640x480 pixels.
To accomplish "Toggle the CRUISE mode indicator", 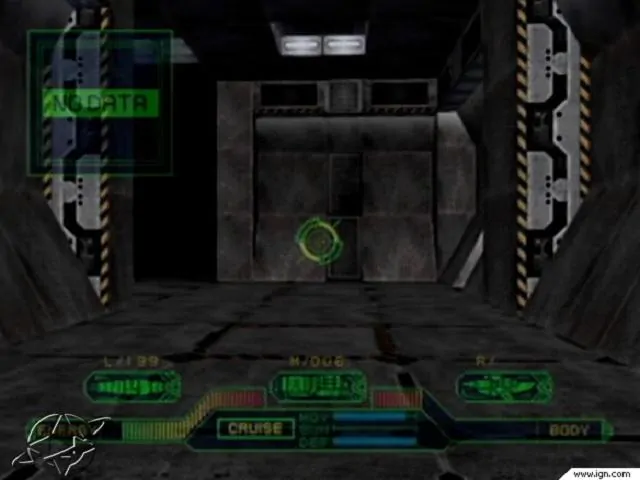I will click(x=256, y=429).
